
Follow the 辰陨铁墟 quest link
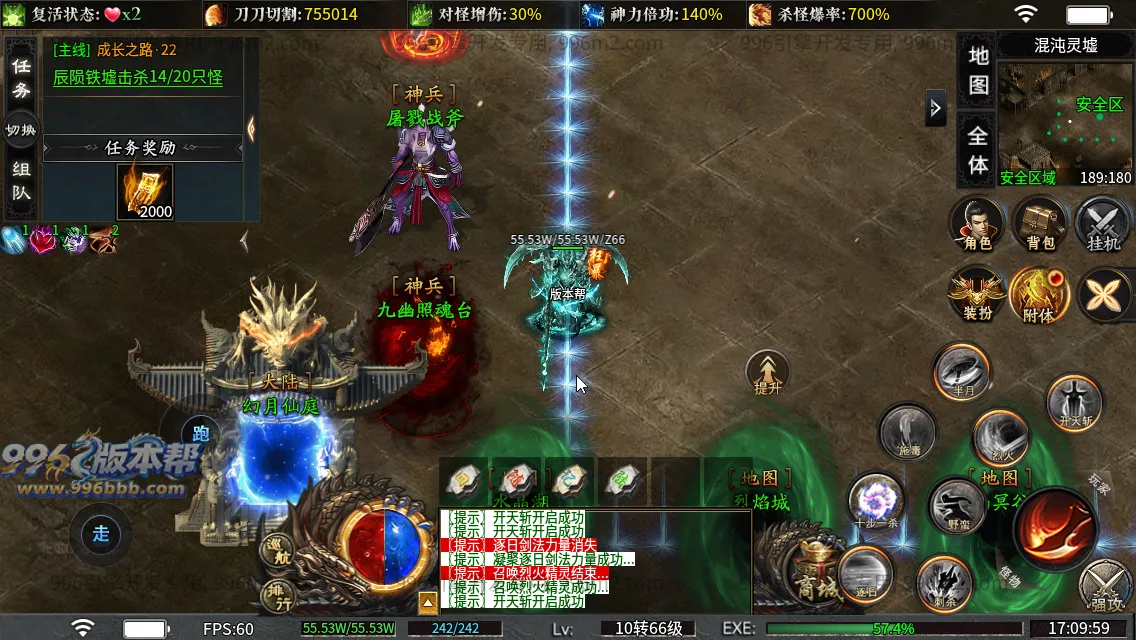coord(138,77)
